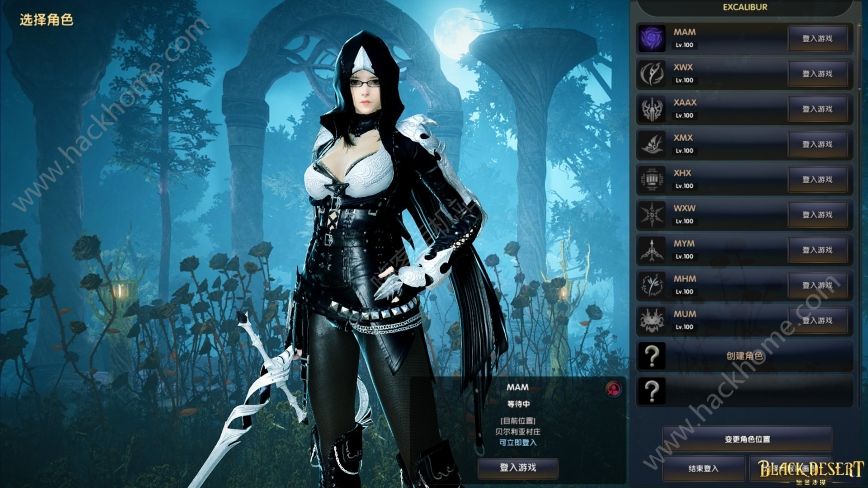The height and width of the screenshot is (488, 868).
Task: Log in with the XAAX character
Action: pyautogui.click(x=818, y=108)
